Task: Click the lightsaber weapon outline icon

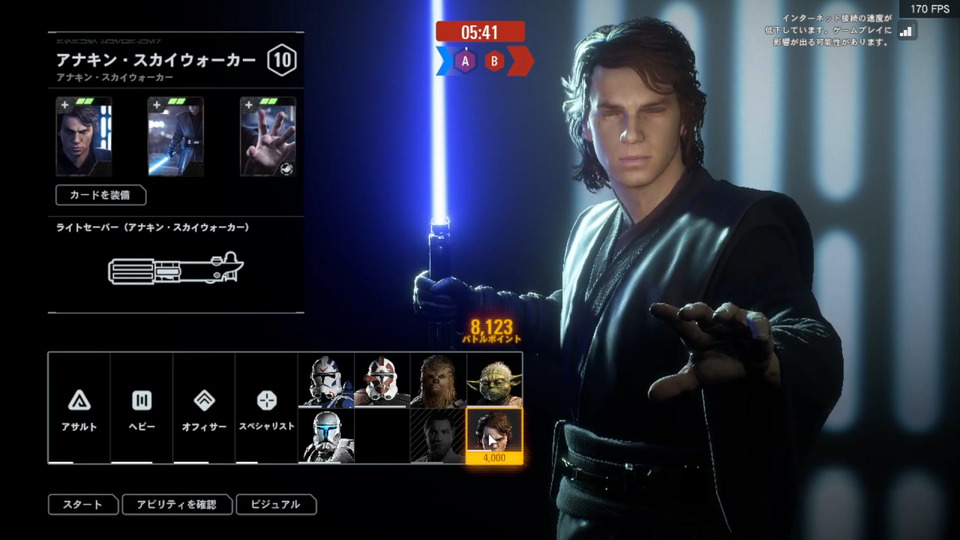Action: coord(176,270)
